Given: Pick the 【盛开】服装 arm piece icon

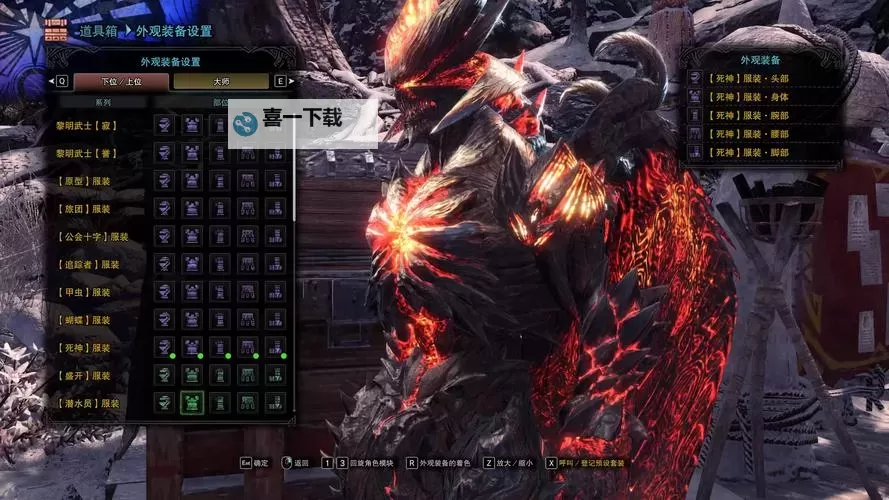Looking at the screenshot, I should point(220,375).
